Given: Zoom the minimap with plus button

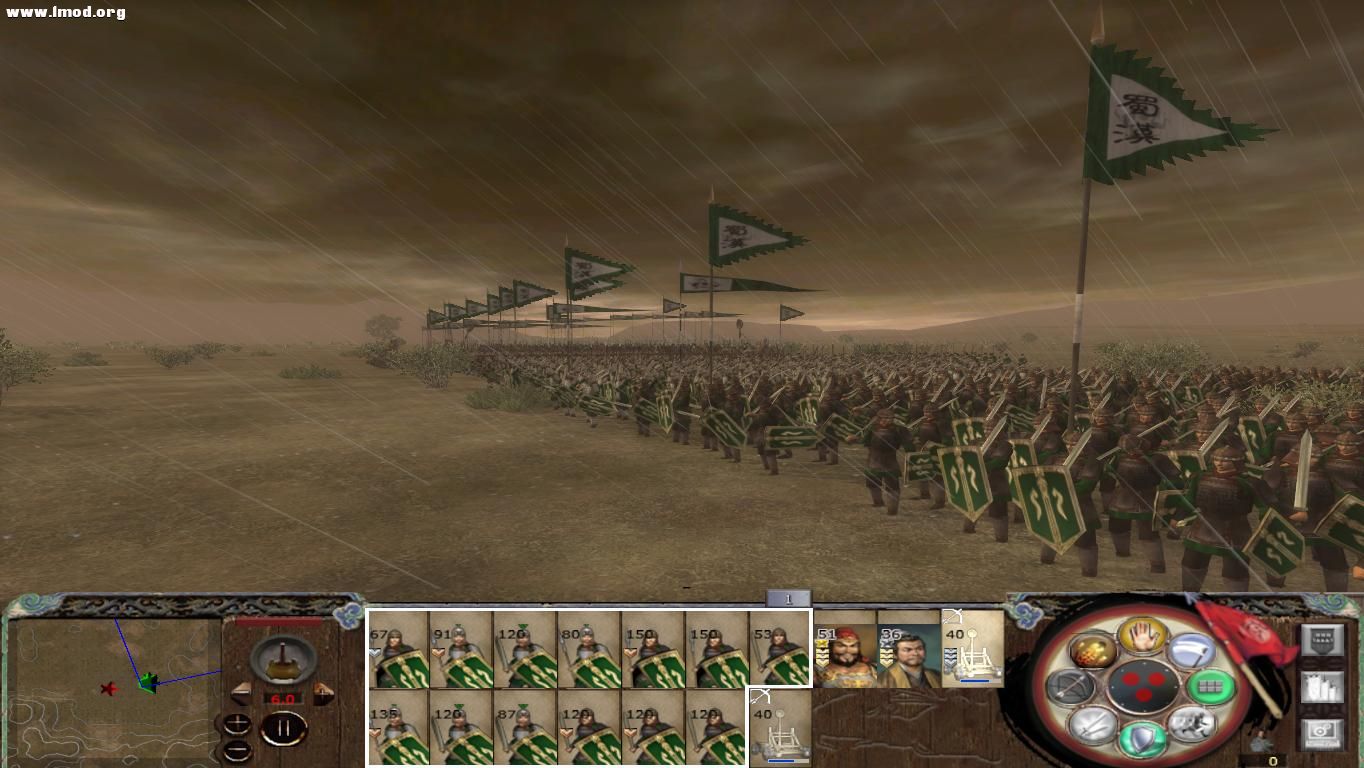Looking at the screenshot, I should point(236,724).
